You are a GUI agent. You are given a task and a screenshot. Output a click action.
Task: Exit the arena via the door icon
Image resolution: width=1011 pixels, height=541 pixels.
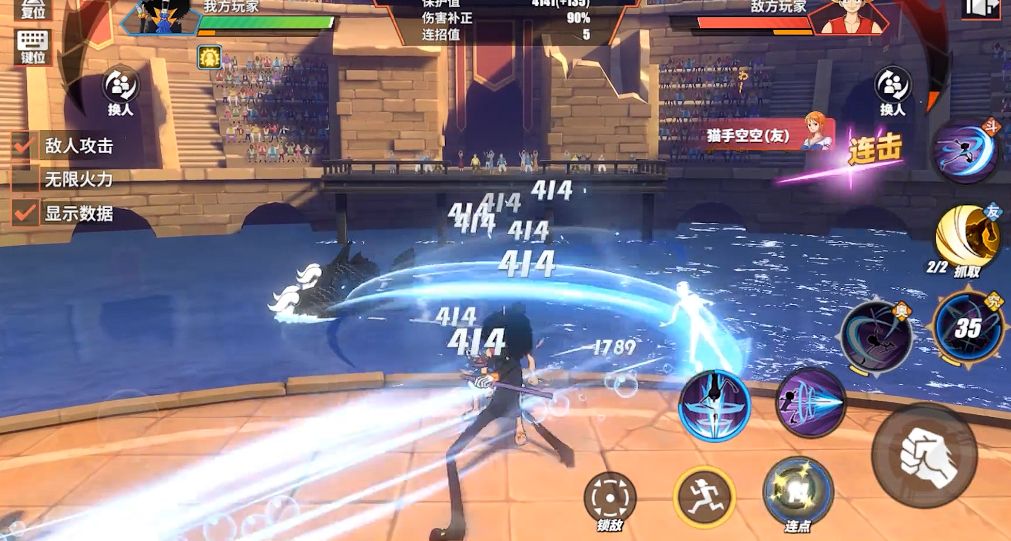click(980, 8)
